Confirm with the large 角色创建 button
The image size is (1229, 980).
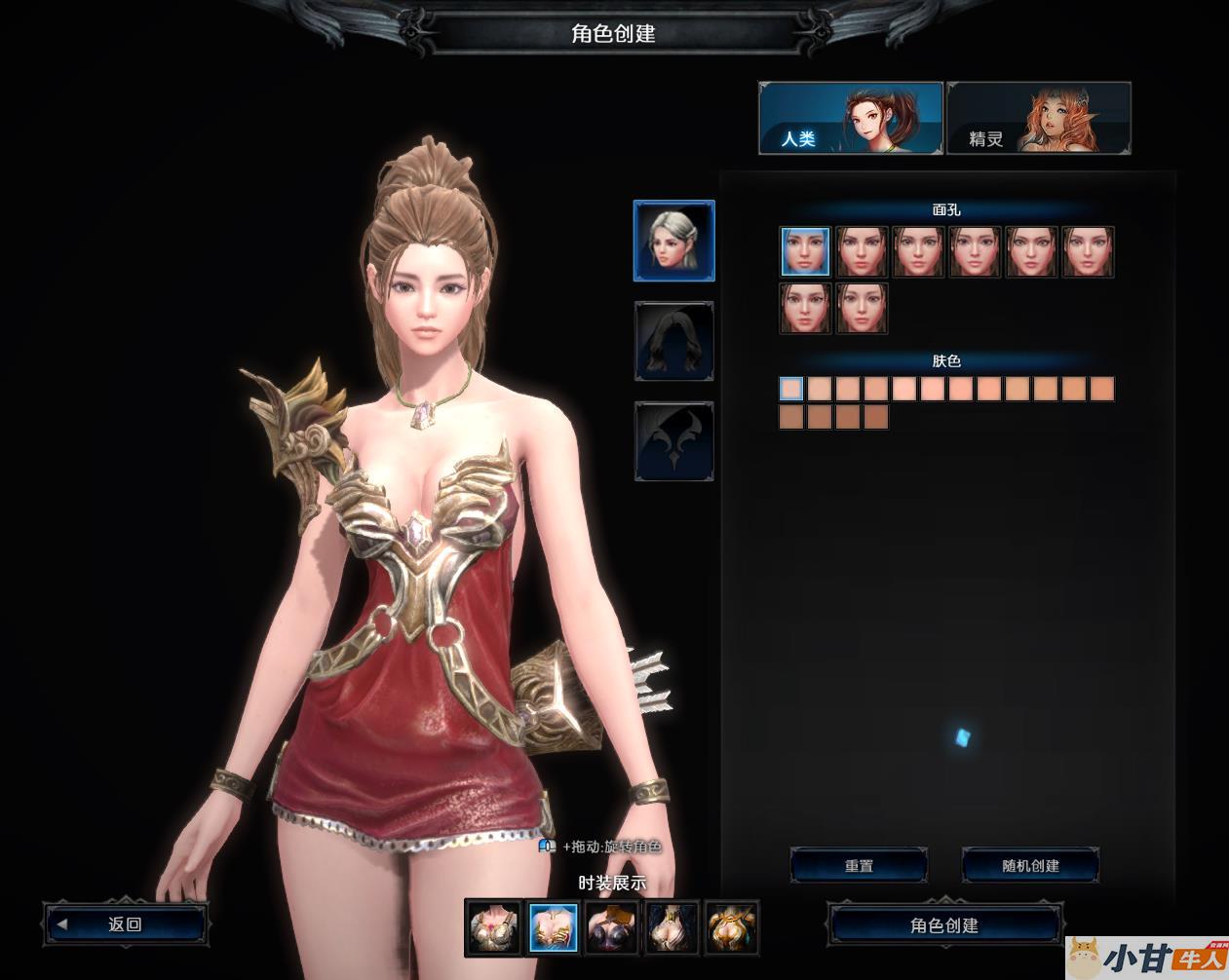[943, 924]
